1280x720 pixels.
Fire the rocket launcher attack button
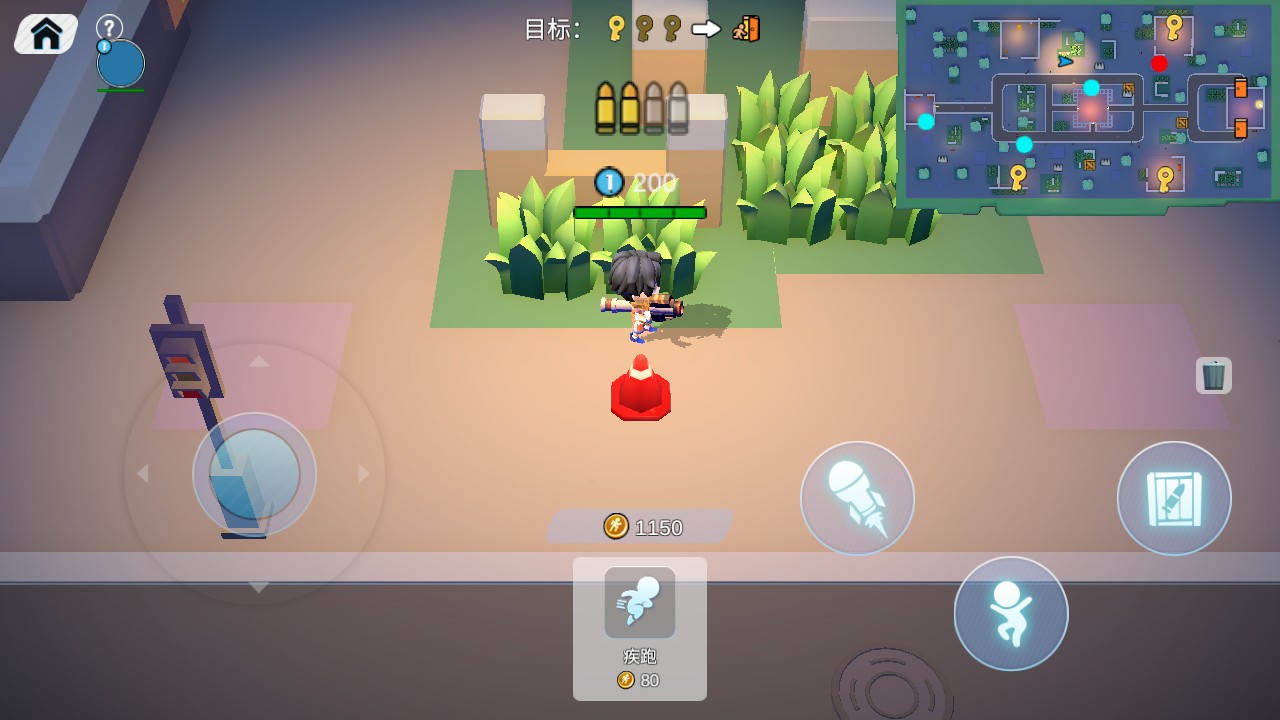857,498
